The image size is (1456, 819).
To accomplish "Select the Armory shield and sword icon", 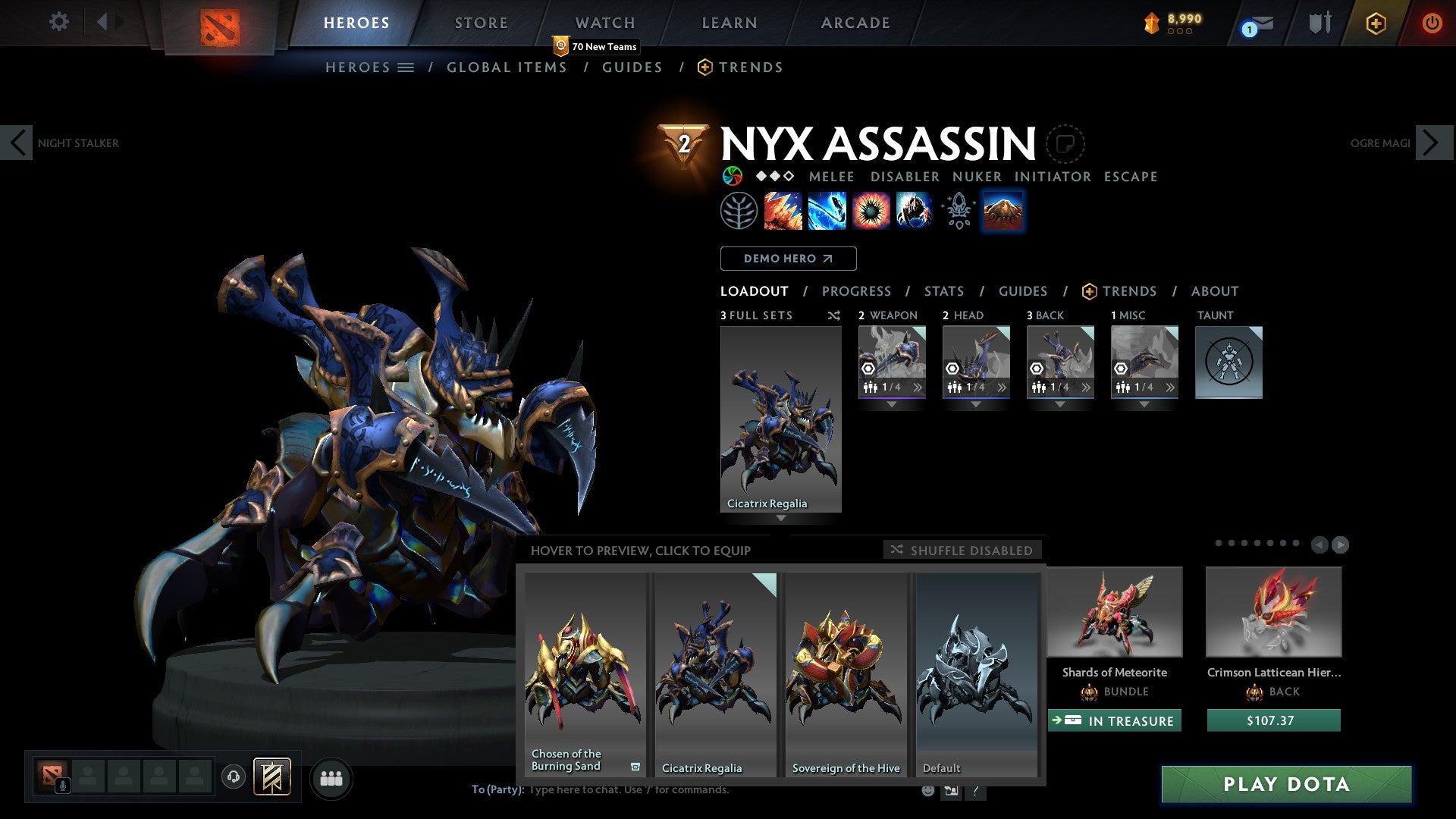I will [1319, 22].
